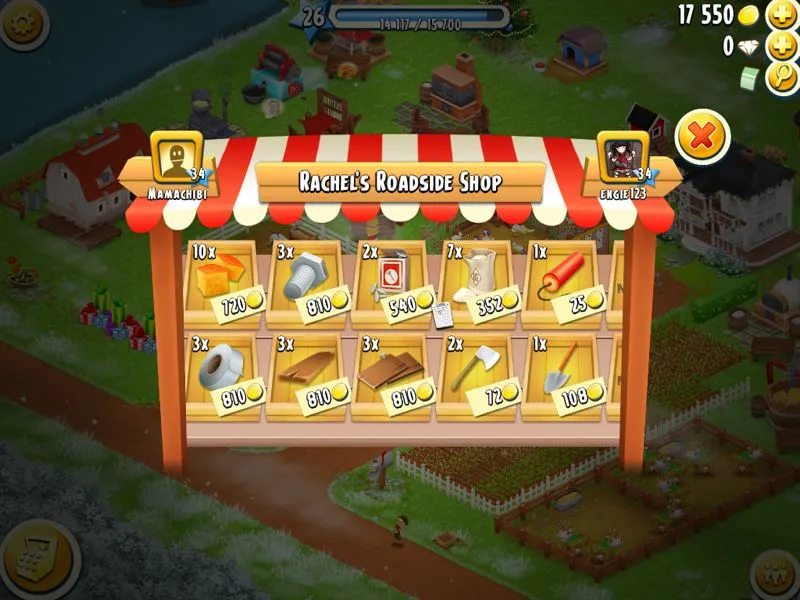
Task: Open Mamachibi's player avatar
Action: pos(176,158)
